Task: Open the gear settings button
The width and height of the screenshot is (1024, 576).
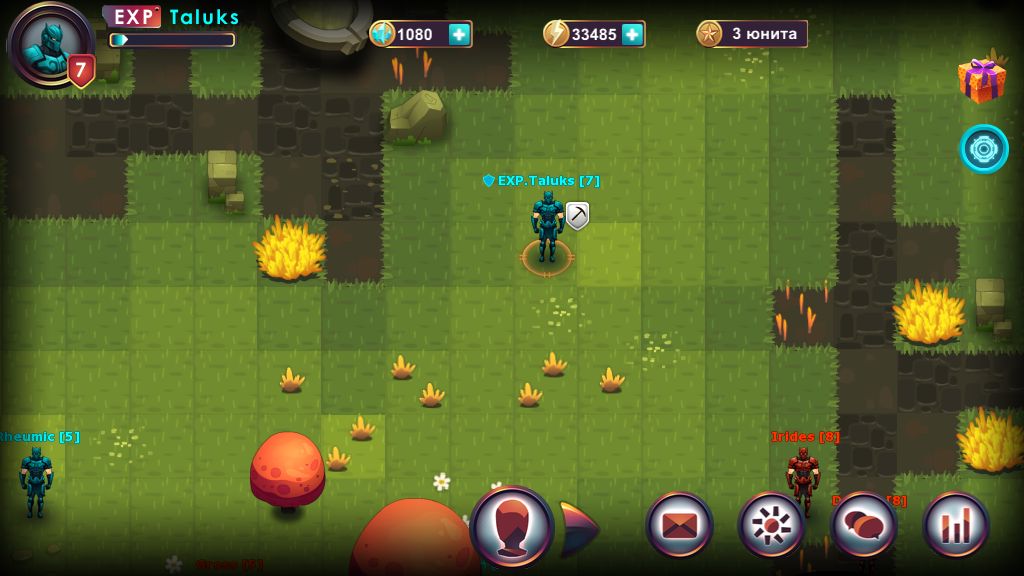Action: coord(771,526)
